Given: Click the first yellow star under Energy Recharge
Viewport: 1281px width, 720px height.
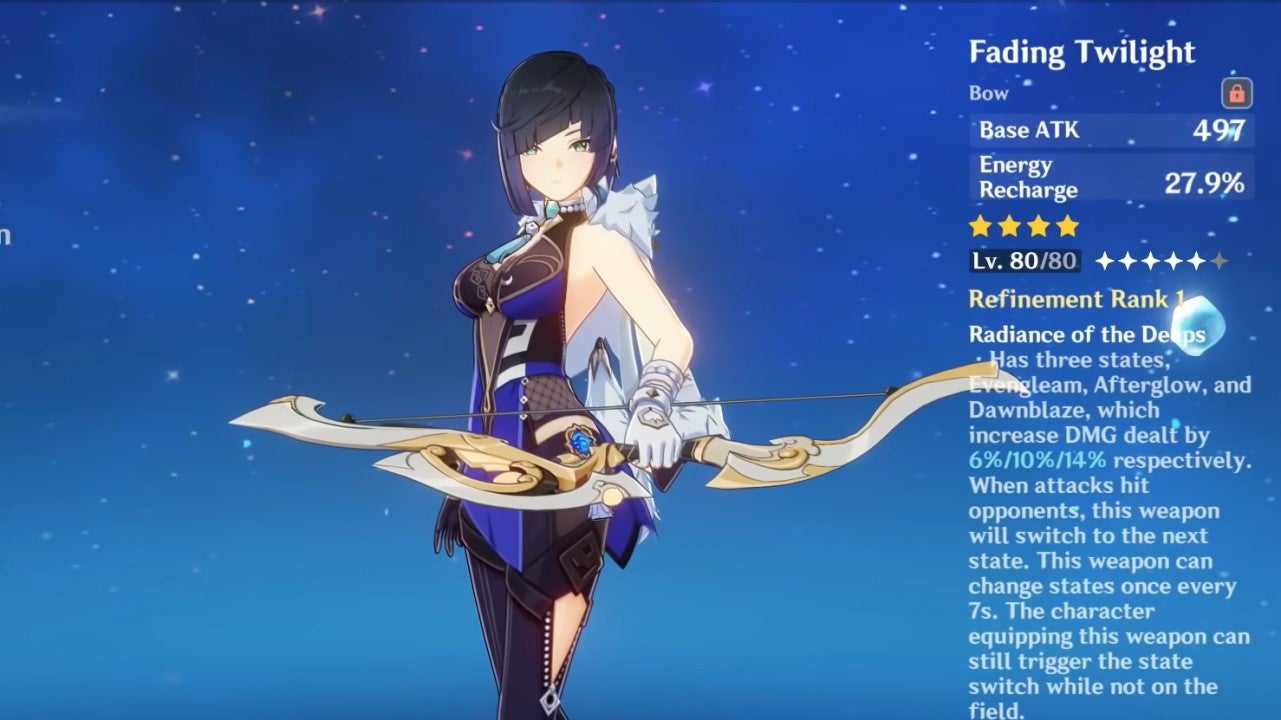Looking at the screenshot, I should click(980, 225).
